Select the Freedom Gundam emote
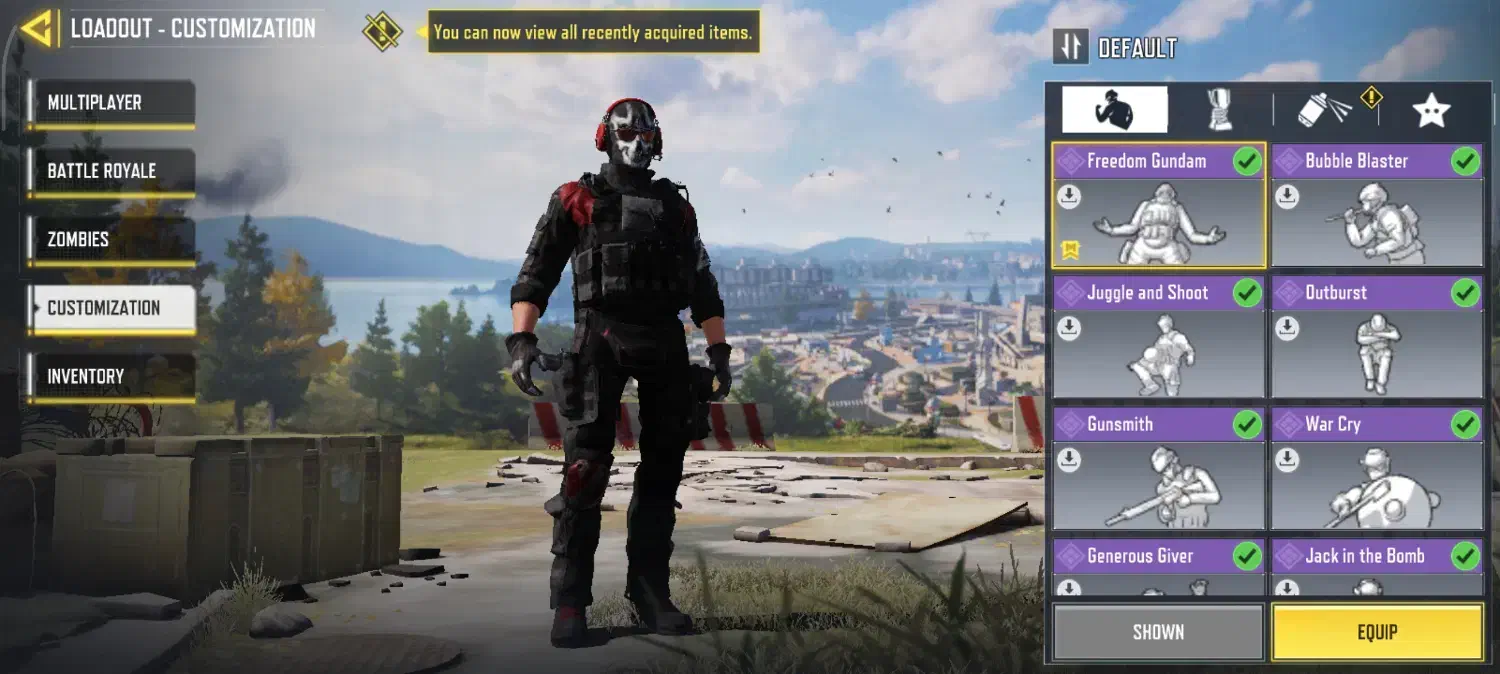This screenshot has height=674, width=1500. (1158, 206)
